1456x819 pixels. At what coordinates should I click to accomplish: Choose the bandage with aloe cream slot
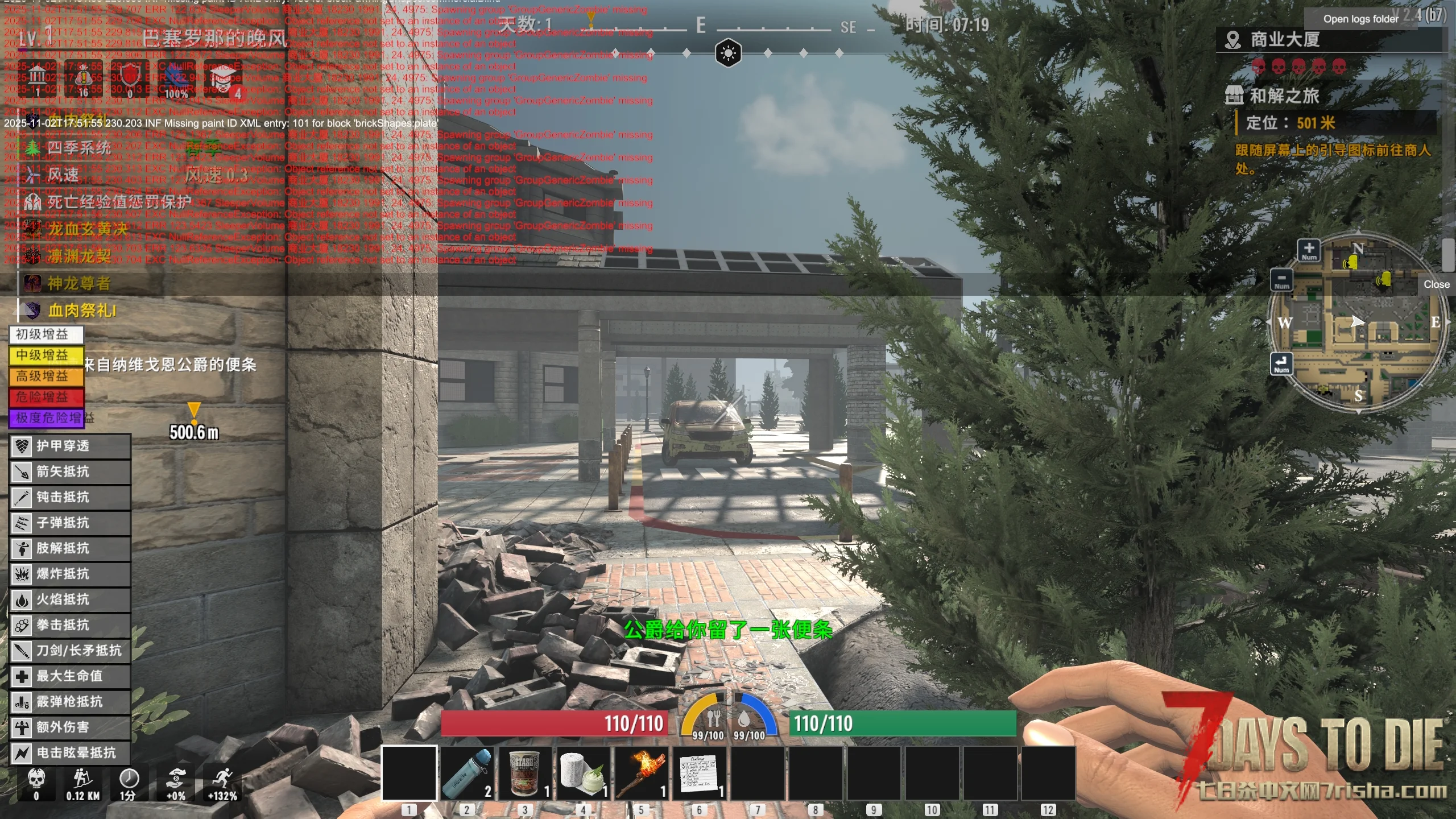584,773
